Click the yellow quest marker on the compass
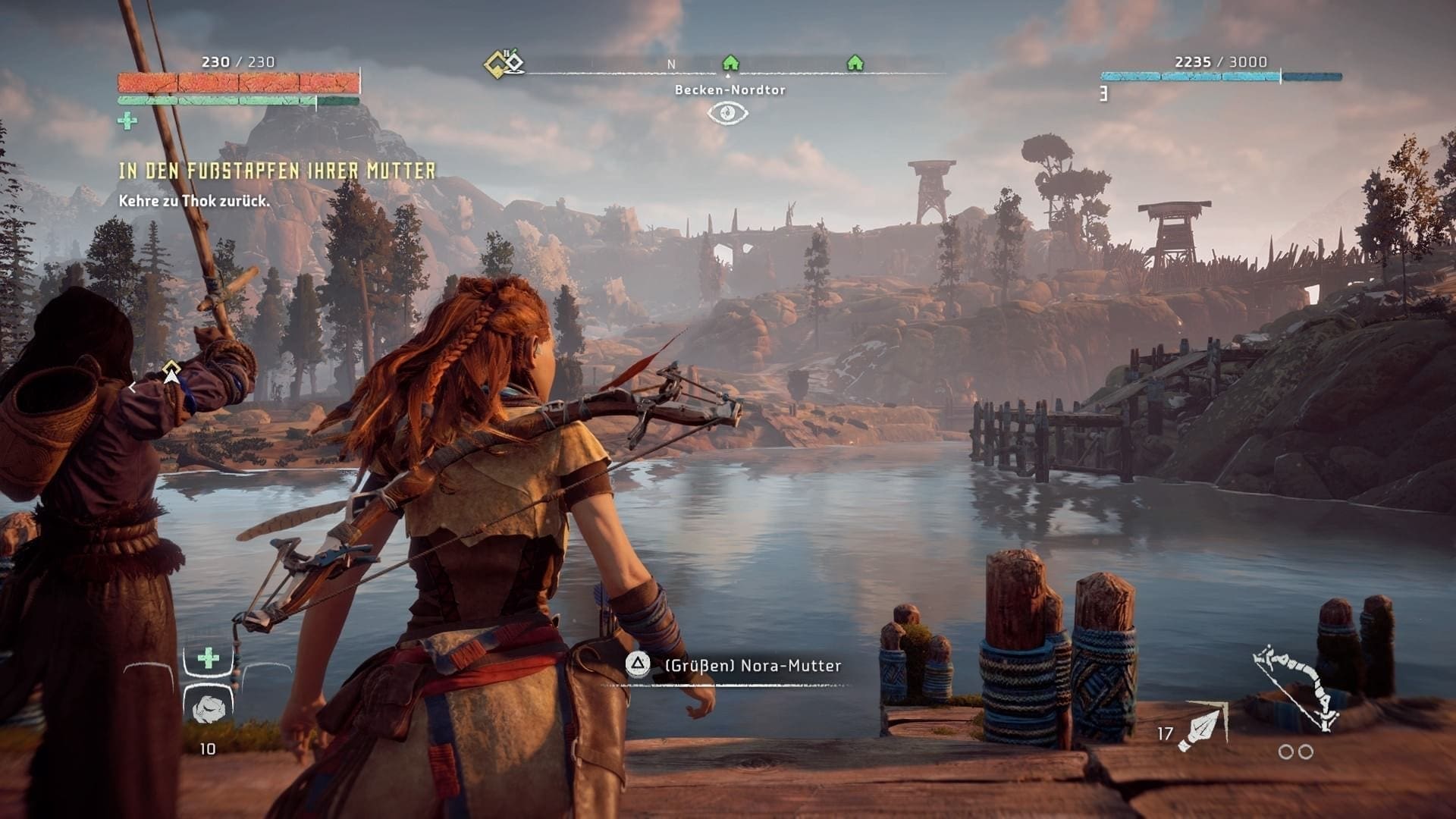 tap(504, 63)
